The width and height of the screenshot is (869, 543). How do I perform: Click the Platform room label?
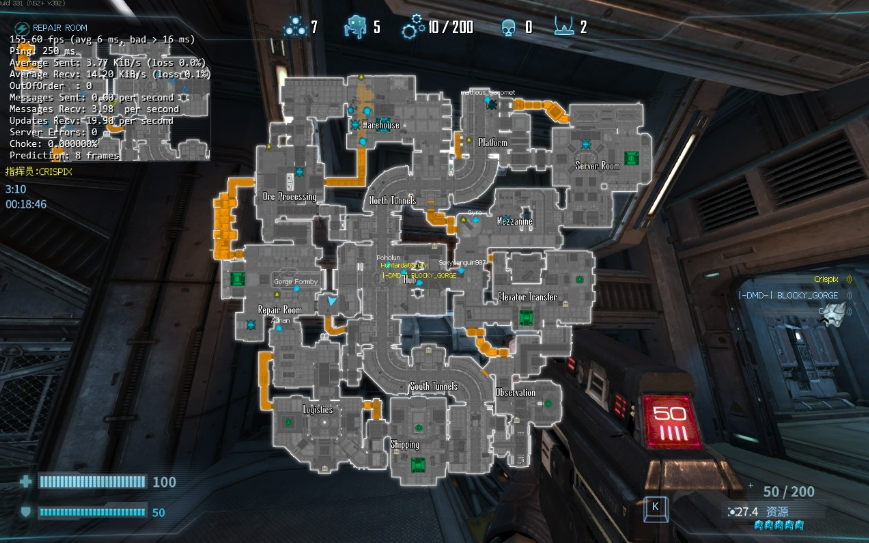click(x=493, y=142)
